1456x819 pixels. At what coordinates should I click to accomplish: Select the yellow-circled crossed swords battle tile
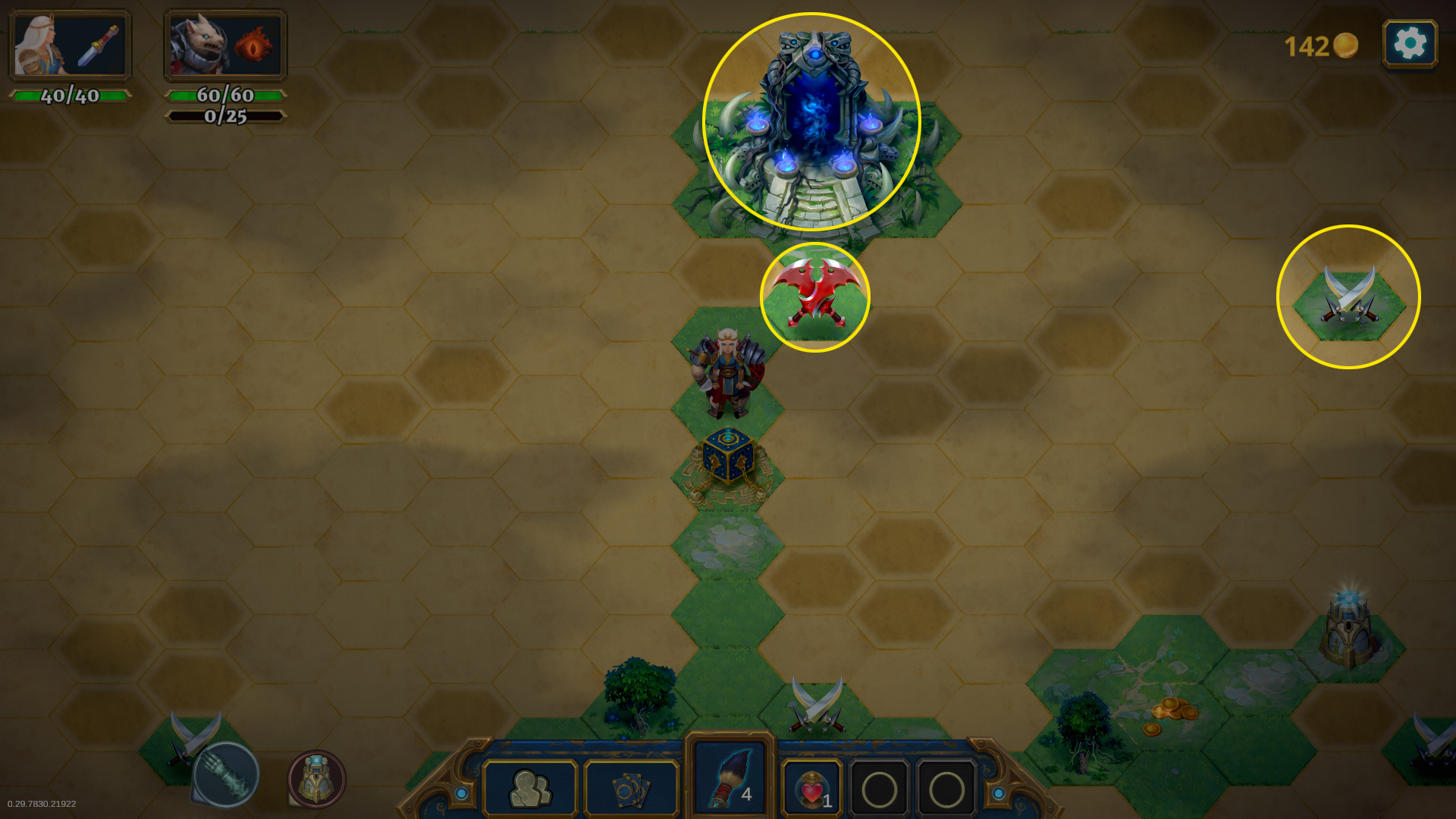point(1348,297)
